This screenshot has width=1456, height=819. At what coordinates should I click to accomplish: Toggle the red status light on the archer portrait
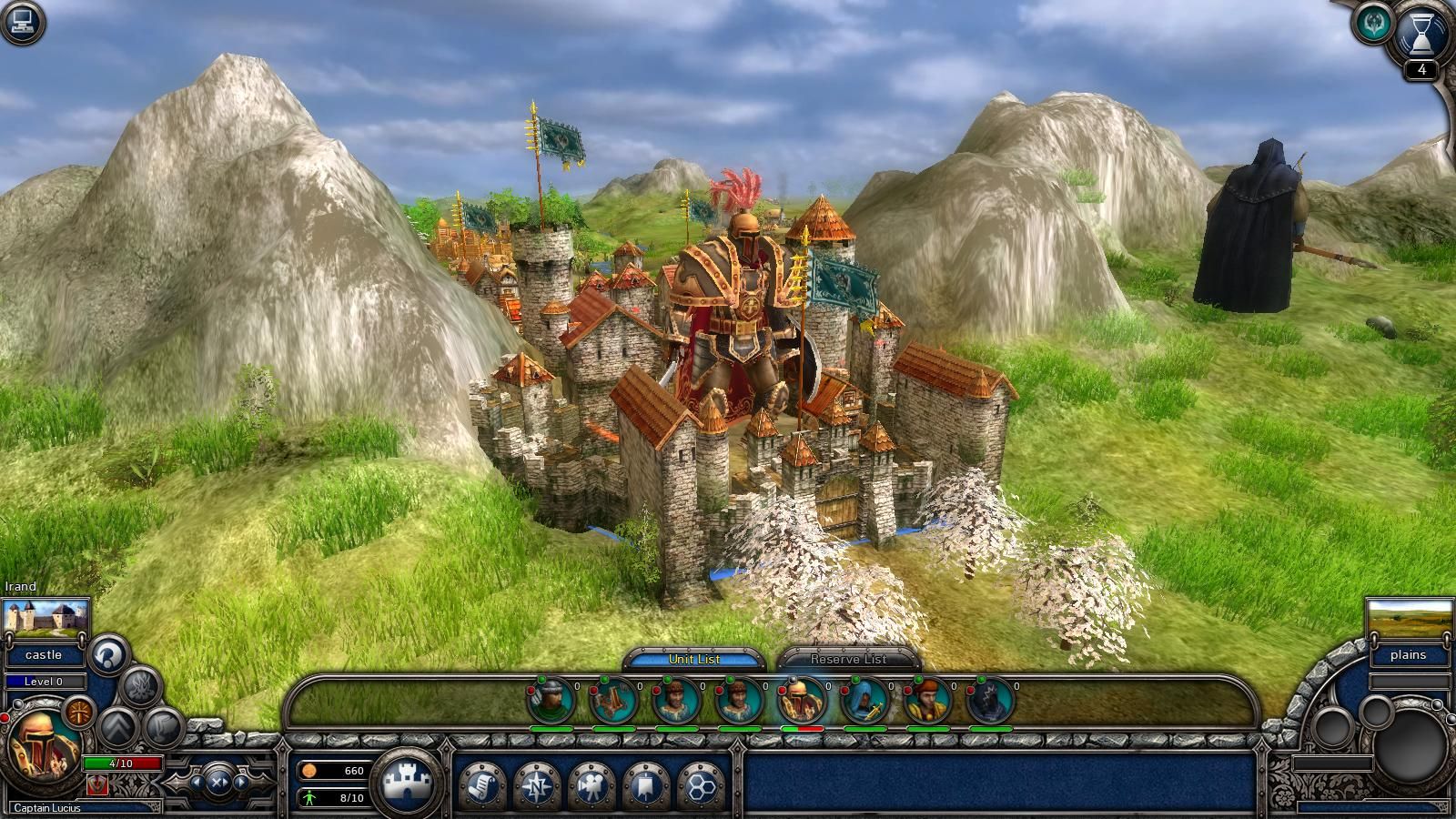coord(531,689)
